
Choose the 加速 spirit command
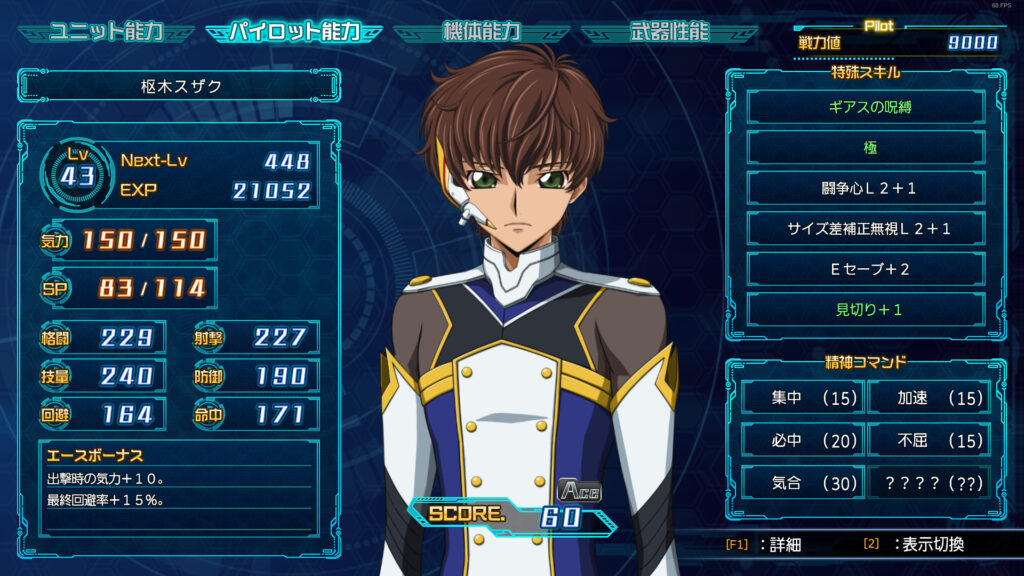pos(927,399)
